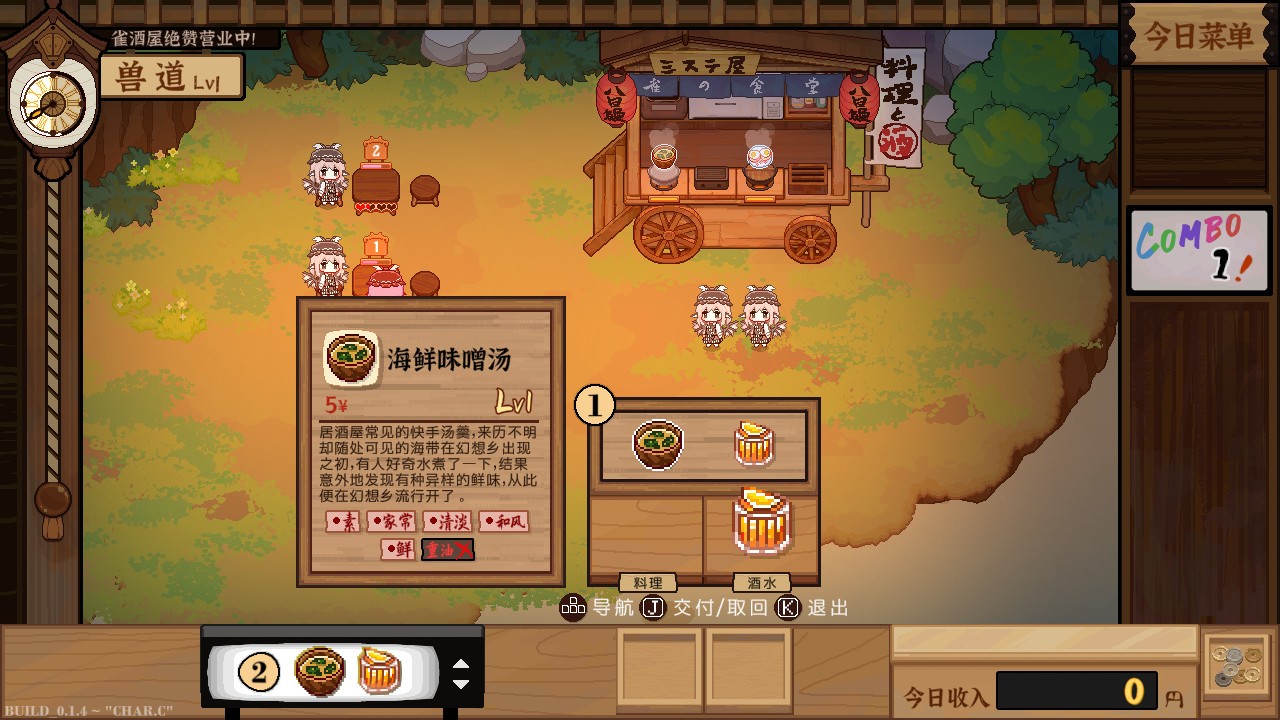Screen dimensions: 1280x720
Task: Click the up arrow on the order stepper
Action: [x=459, y=662]
